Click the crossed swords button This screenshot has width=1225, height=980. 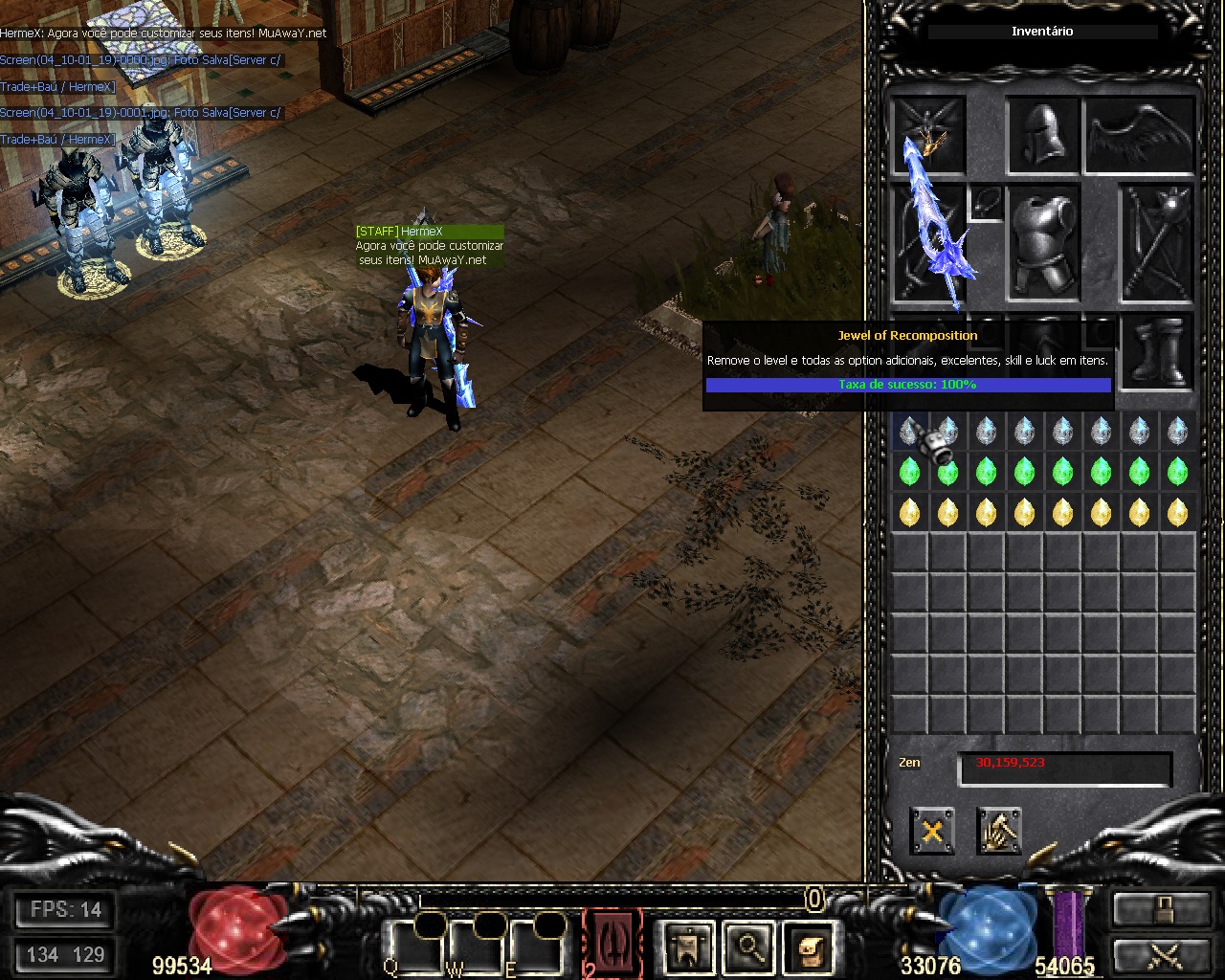click(x=1161, y=955)
